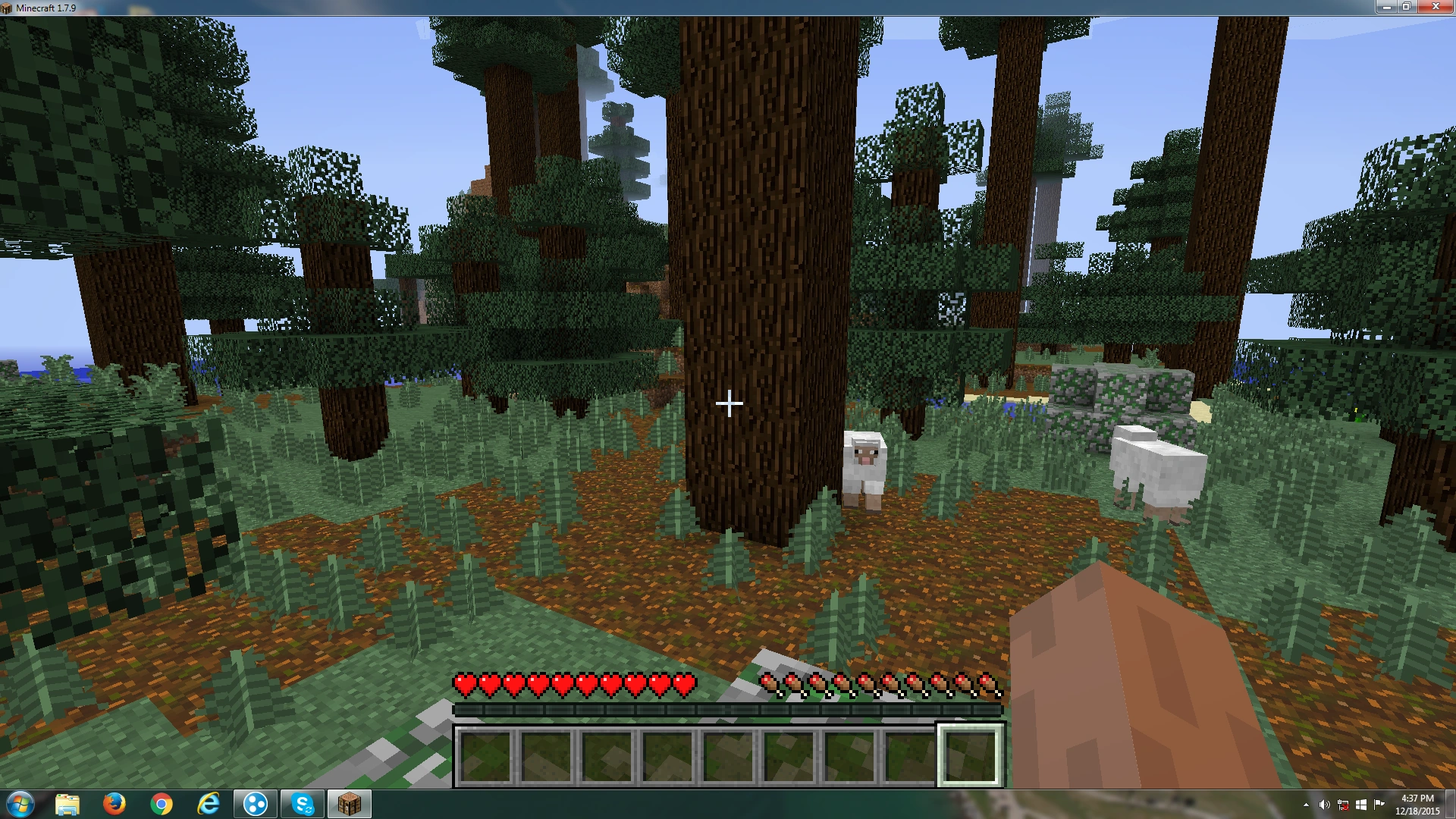Start Internet Explorer from the taskbar
The height and width of the screenshot is (819, 1456).
209,803
